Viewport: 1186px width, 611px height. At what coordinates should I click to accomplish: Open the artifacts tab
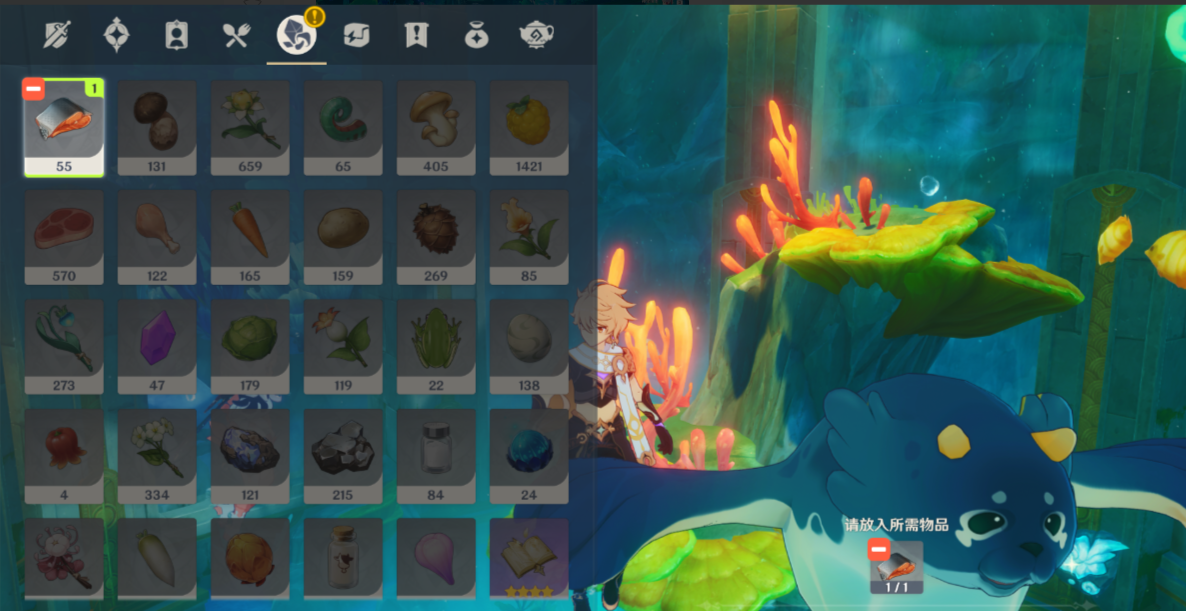click(117, 35)
